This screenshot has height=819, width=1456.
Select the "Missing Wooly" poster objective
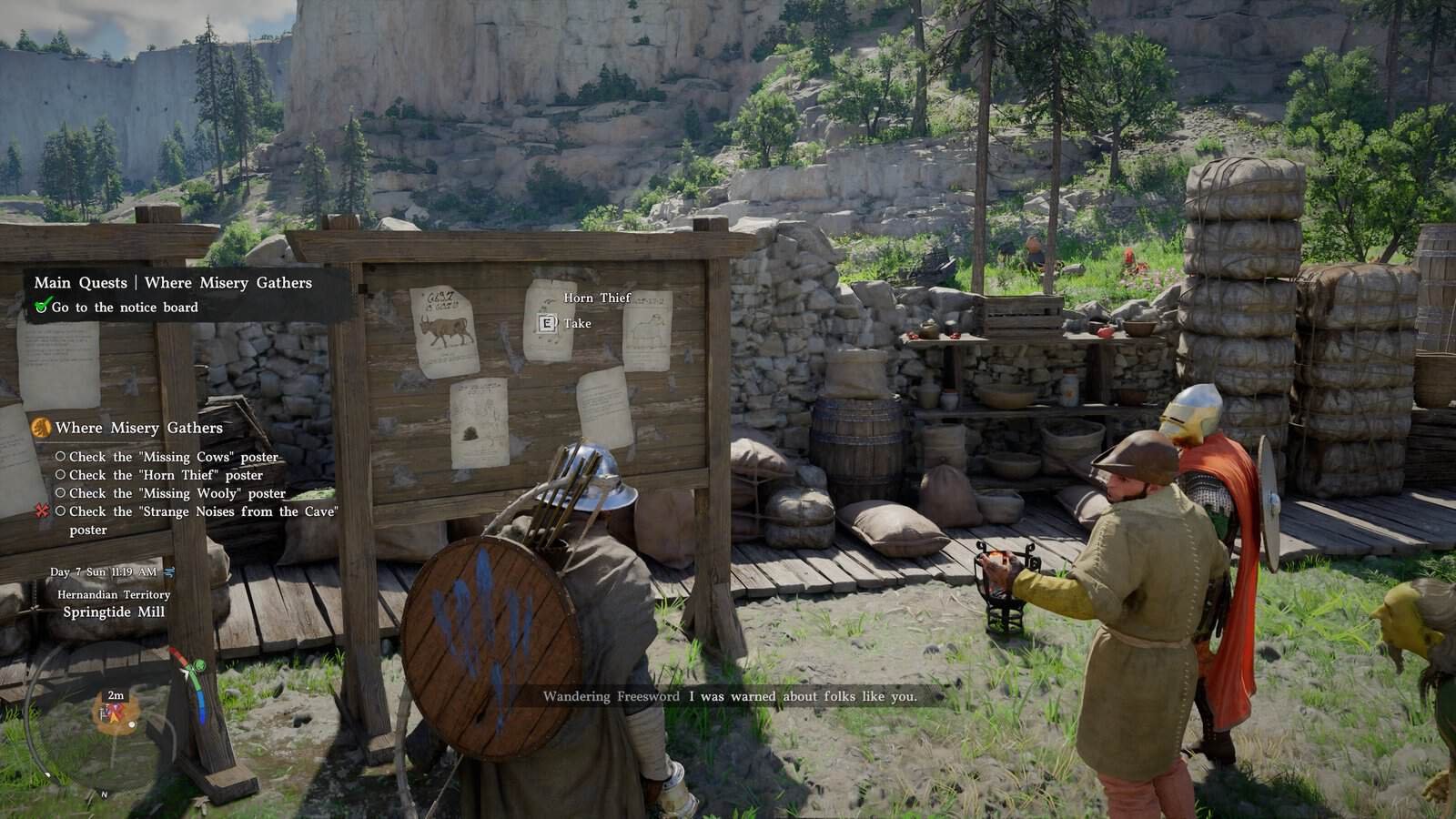click(177, 493)
